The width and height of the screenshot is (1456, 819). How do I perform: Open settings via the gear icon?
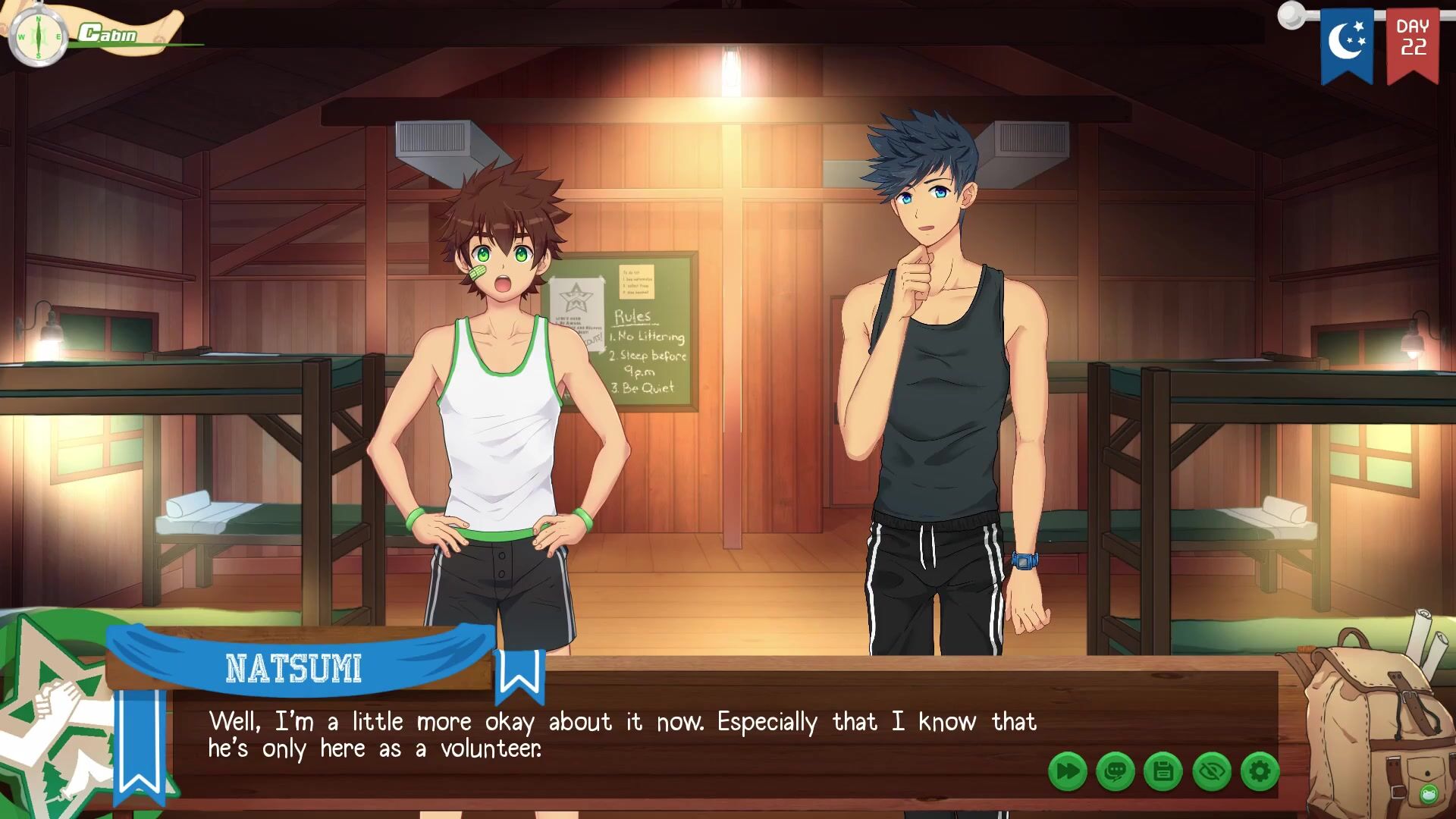tap(1260, 772)
